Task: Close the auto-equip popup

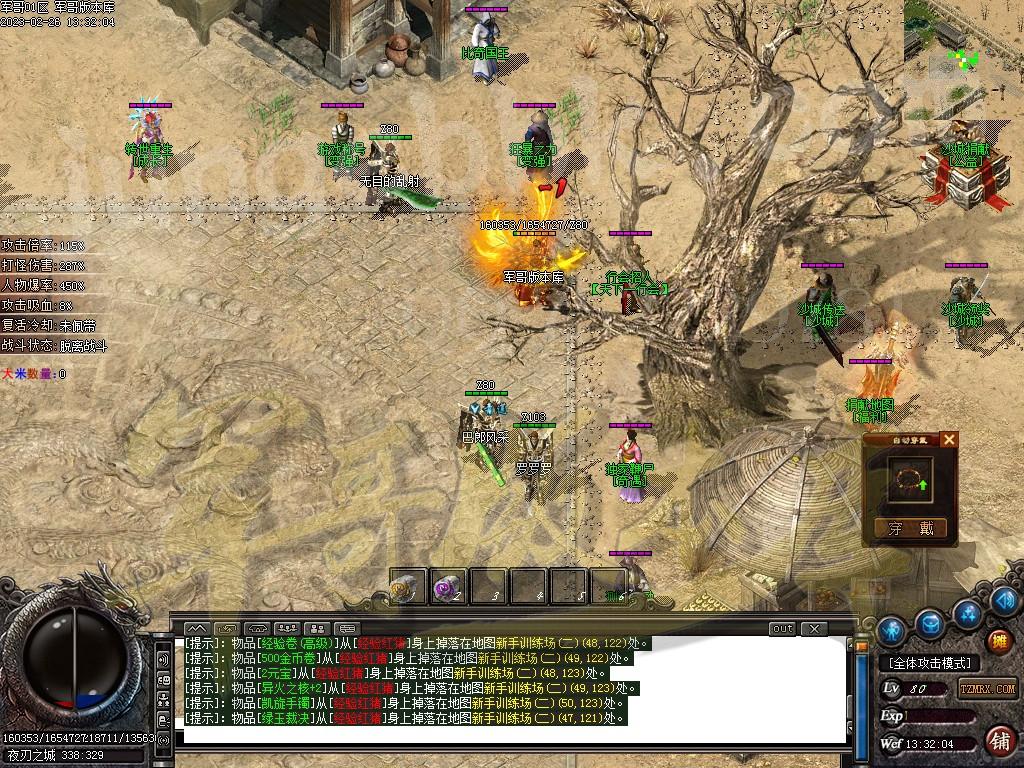Action: pos(949,439)
